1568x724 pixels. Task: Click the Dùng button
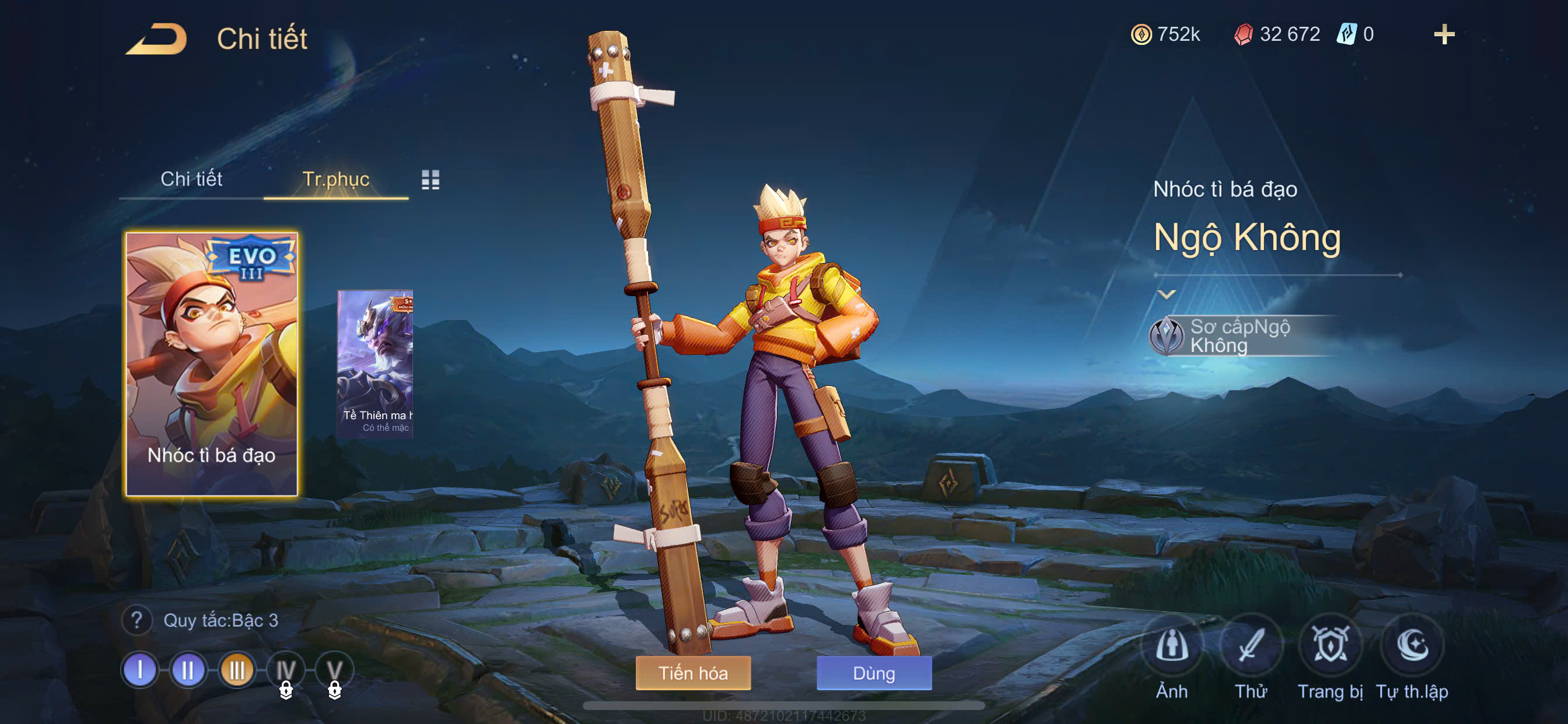873,673
